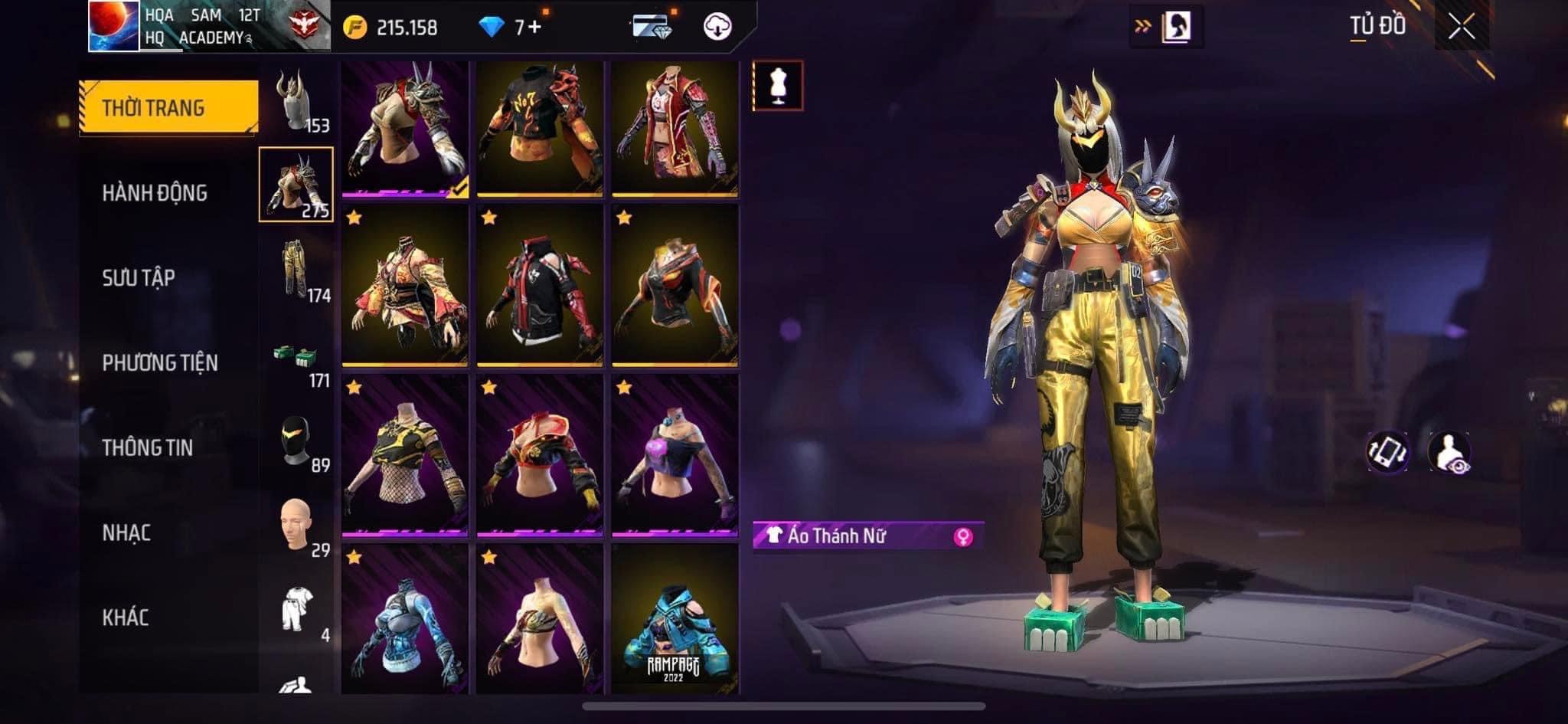The image size is (1568, 724).
Task: Open the Nhạc category
Action: tap(126, 533)
